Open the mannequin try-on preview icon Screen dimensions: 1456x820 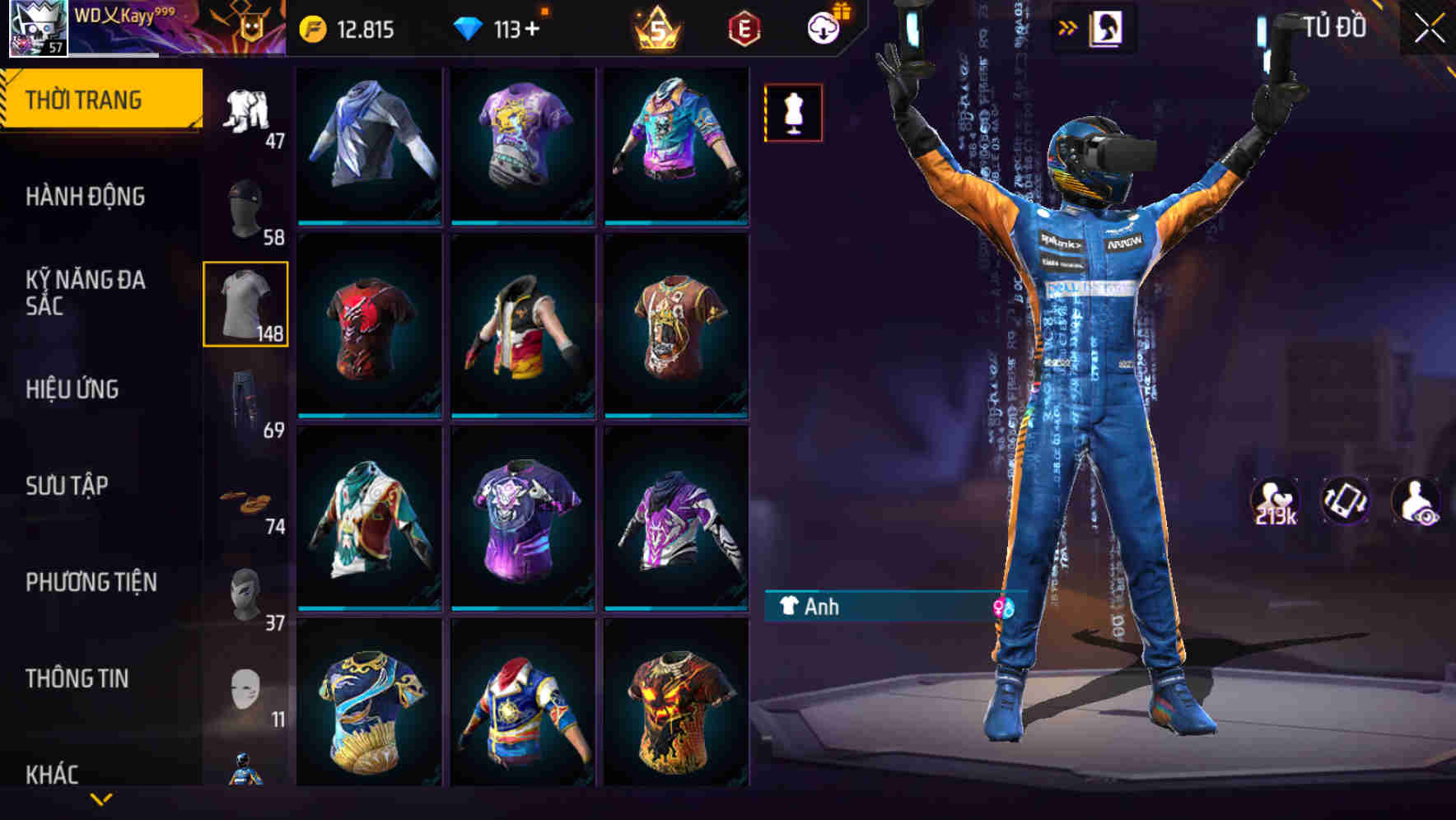coord(793,112)
